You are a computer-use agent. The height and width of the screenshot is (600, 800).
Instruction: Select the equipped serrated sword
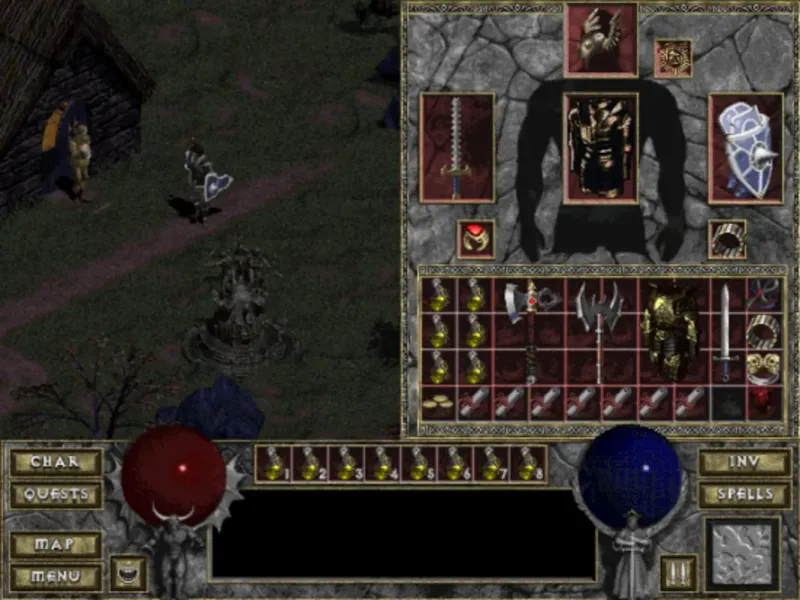(457, 148)
